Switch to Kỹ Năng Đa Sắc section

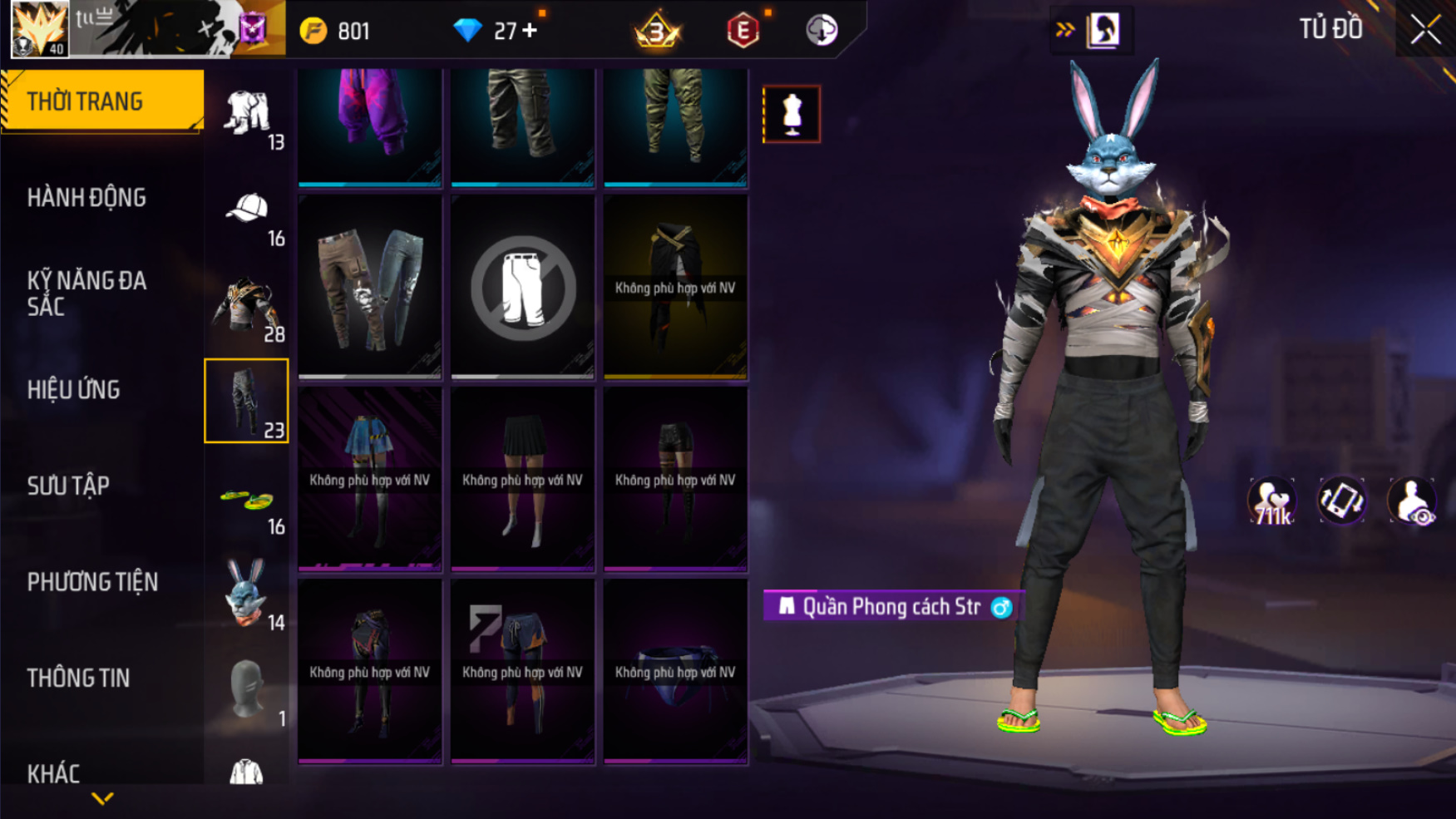click(x=86, y=294)
